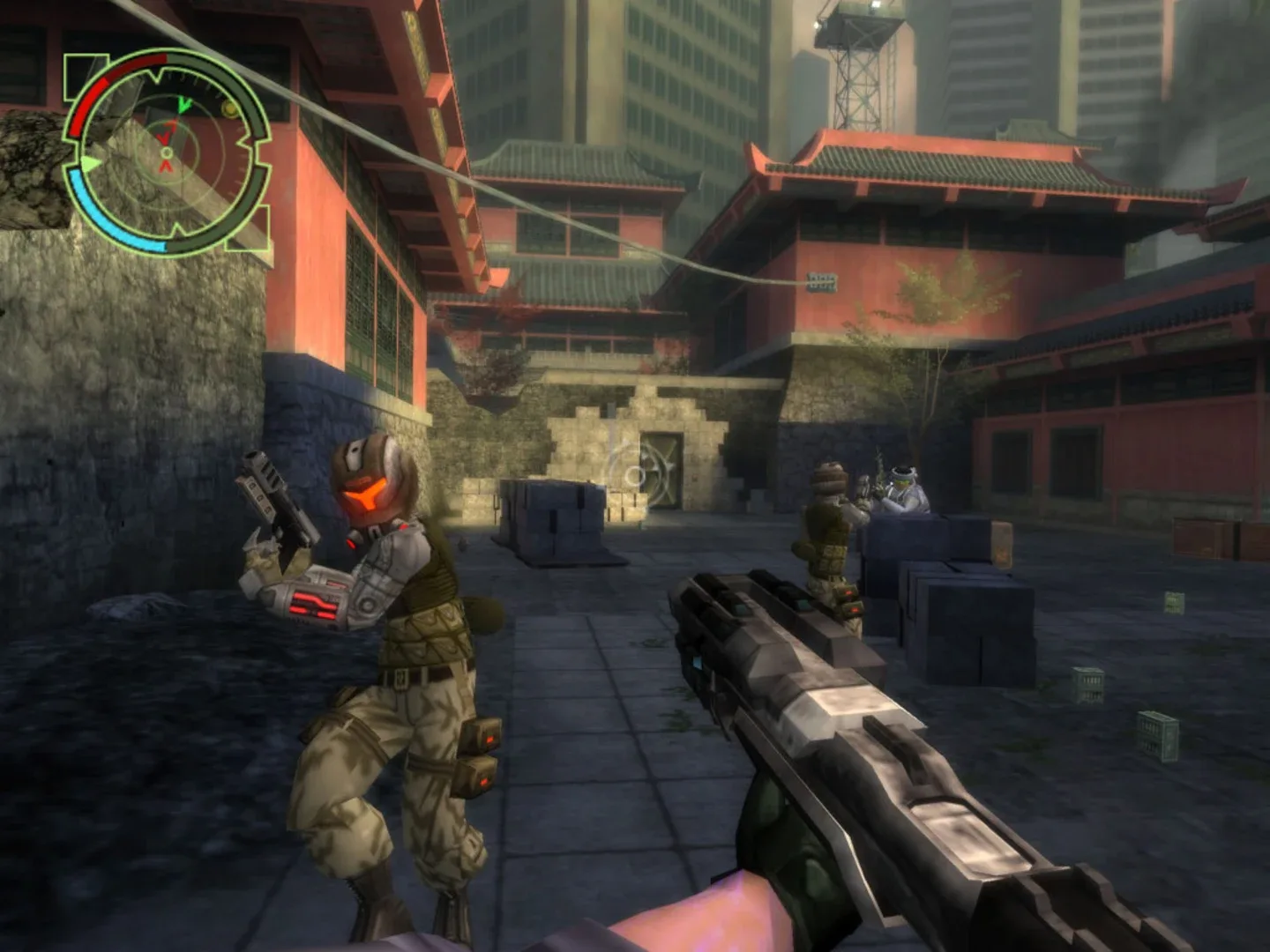The image size is (1270, 952).
Task: Select the lower red chevron enemy indicator
Action: click(165, 167)
